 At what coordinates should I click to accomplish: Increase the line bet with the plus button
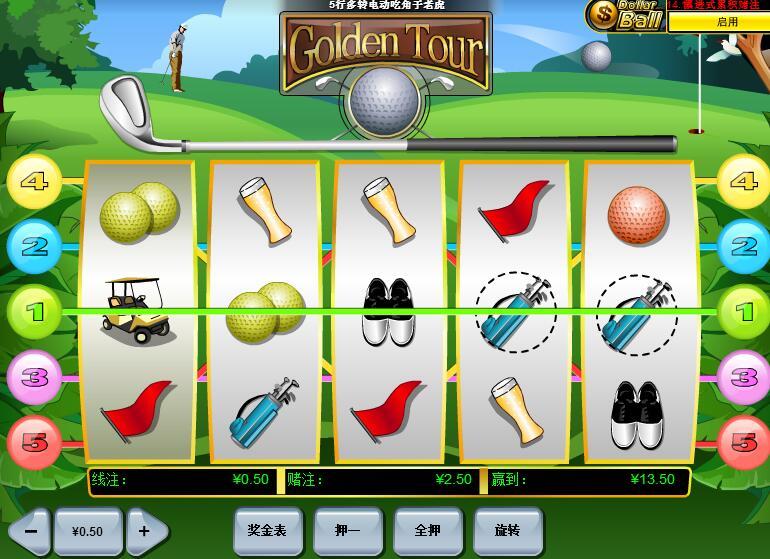coord(145,531)
